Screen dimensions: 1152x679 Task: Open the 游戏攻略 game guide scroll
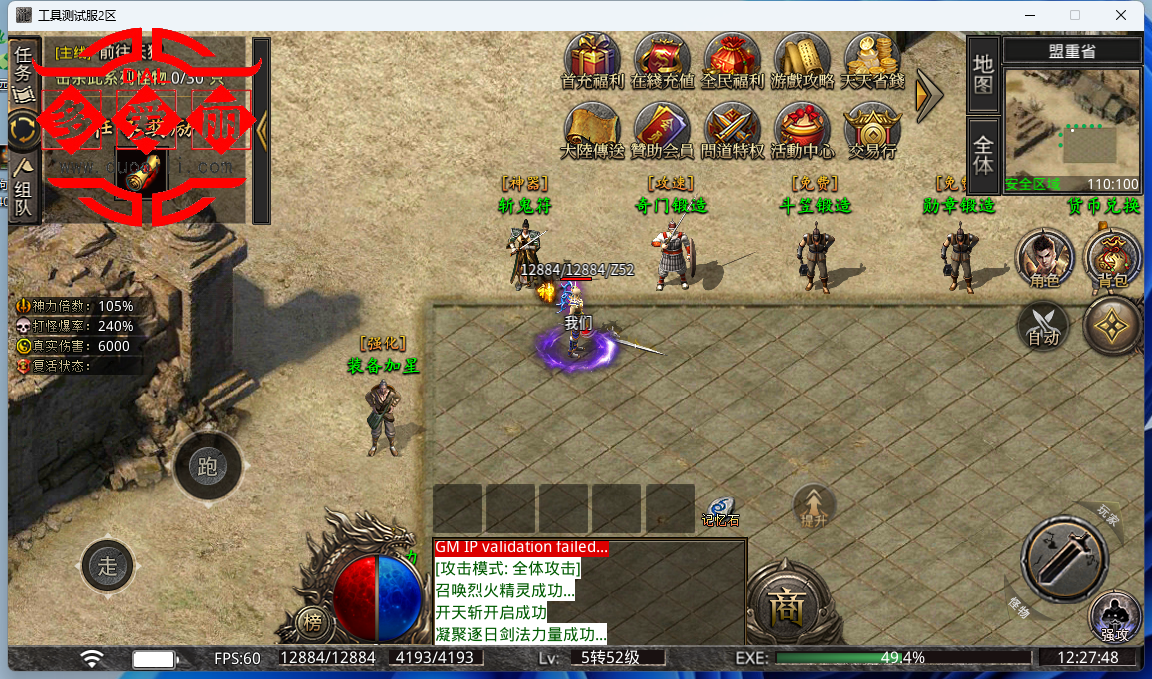point(802,60)
